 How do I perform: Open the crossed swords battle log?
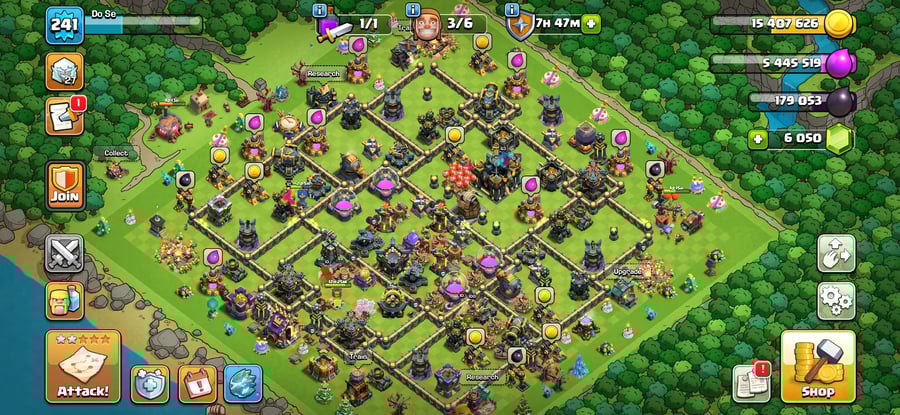tap(65, 254)
